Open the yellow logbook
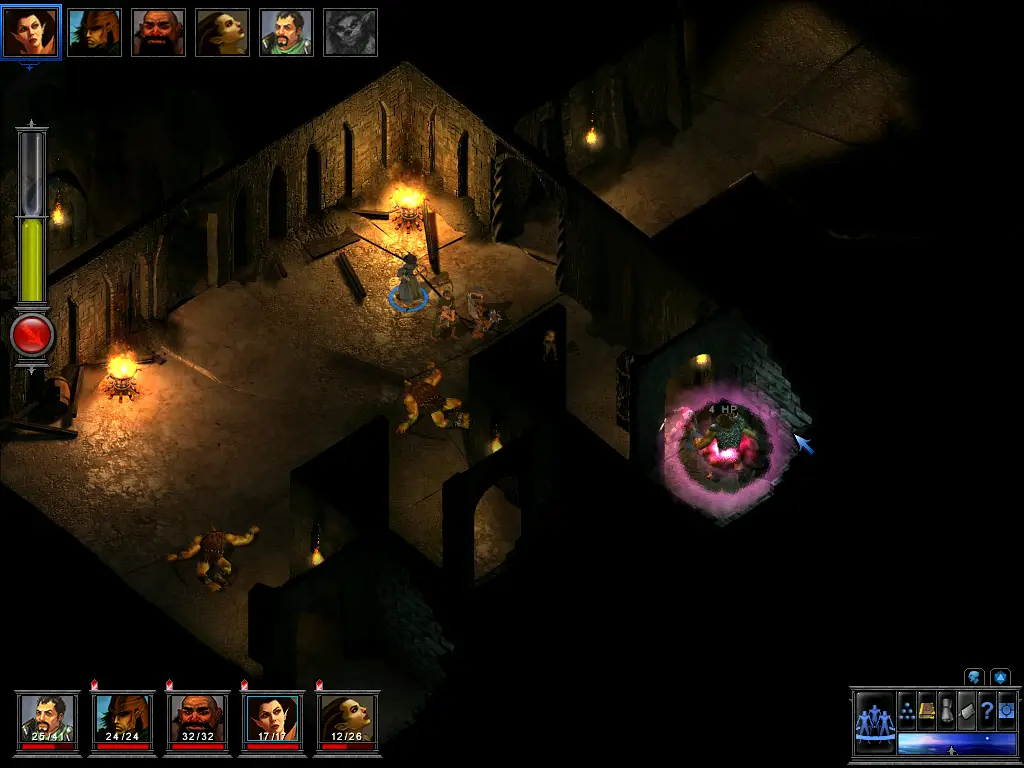 click(x=927, y=711)
